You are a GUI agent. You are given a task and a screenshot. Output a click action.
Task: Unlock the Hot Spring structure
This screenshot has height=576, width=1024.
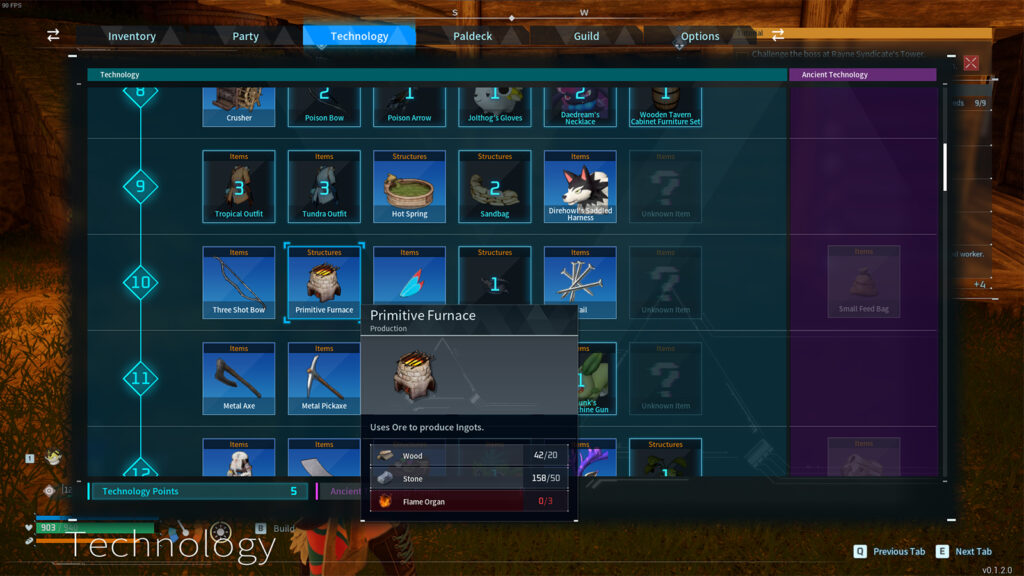point(409,186)
